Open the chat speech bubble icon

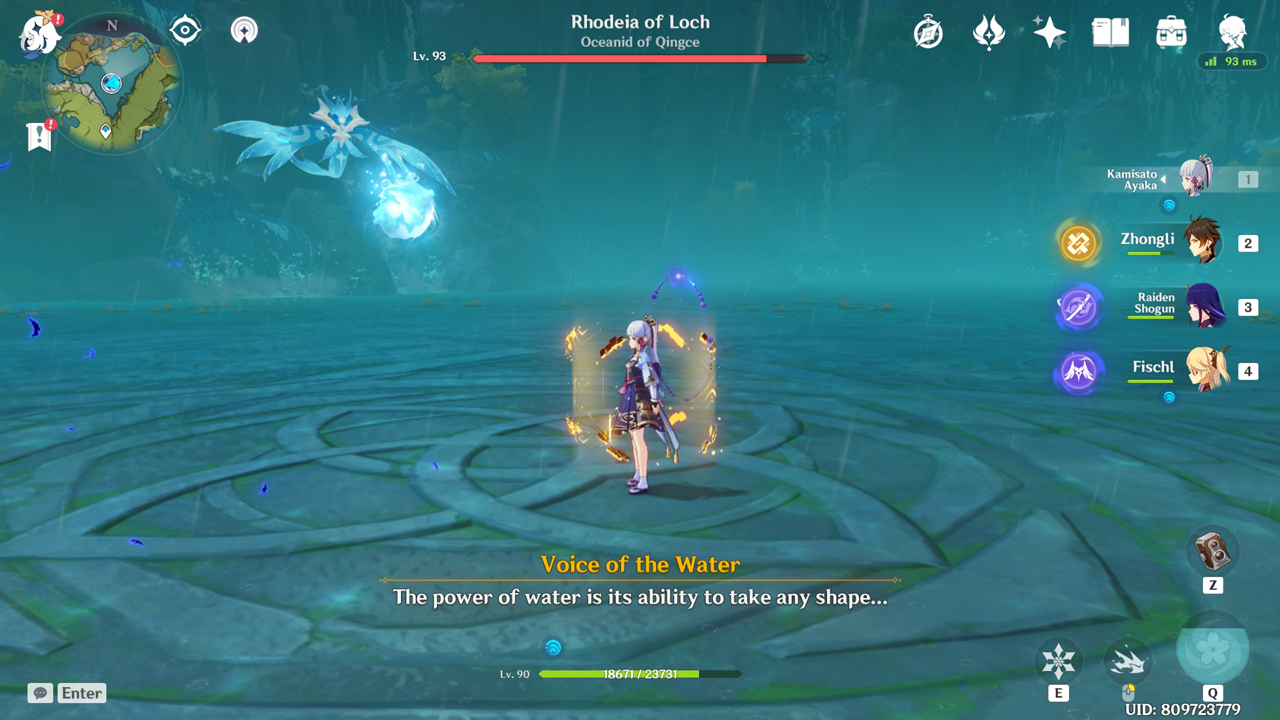click(39, 693)
